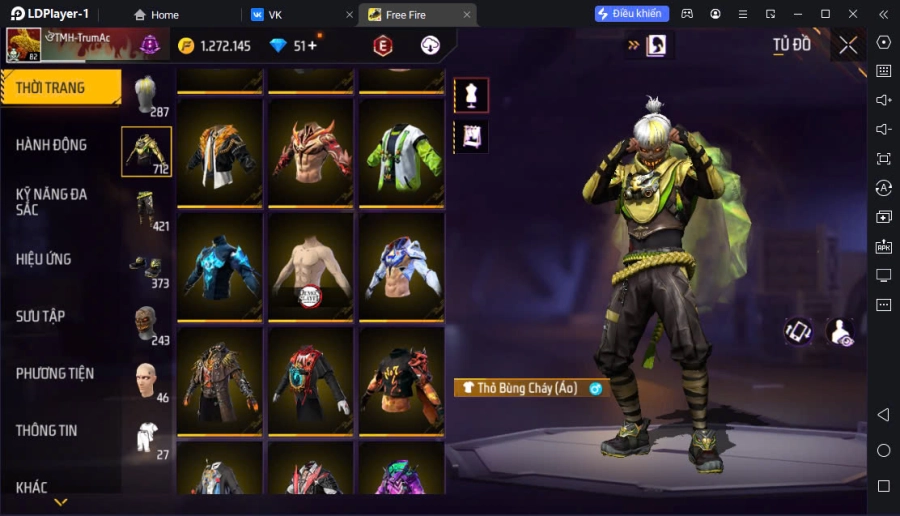Image resolution: width=900 pixels, height=516 pixels.
Task: Select the Kỹ Năng Đa Sắc tab
Action: (52, 201)
